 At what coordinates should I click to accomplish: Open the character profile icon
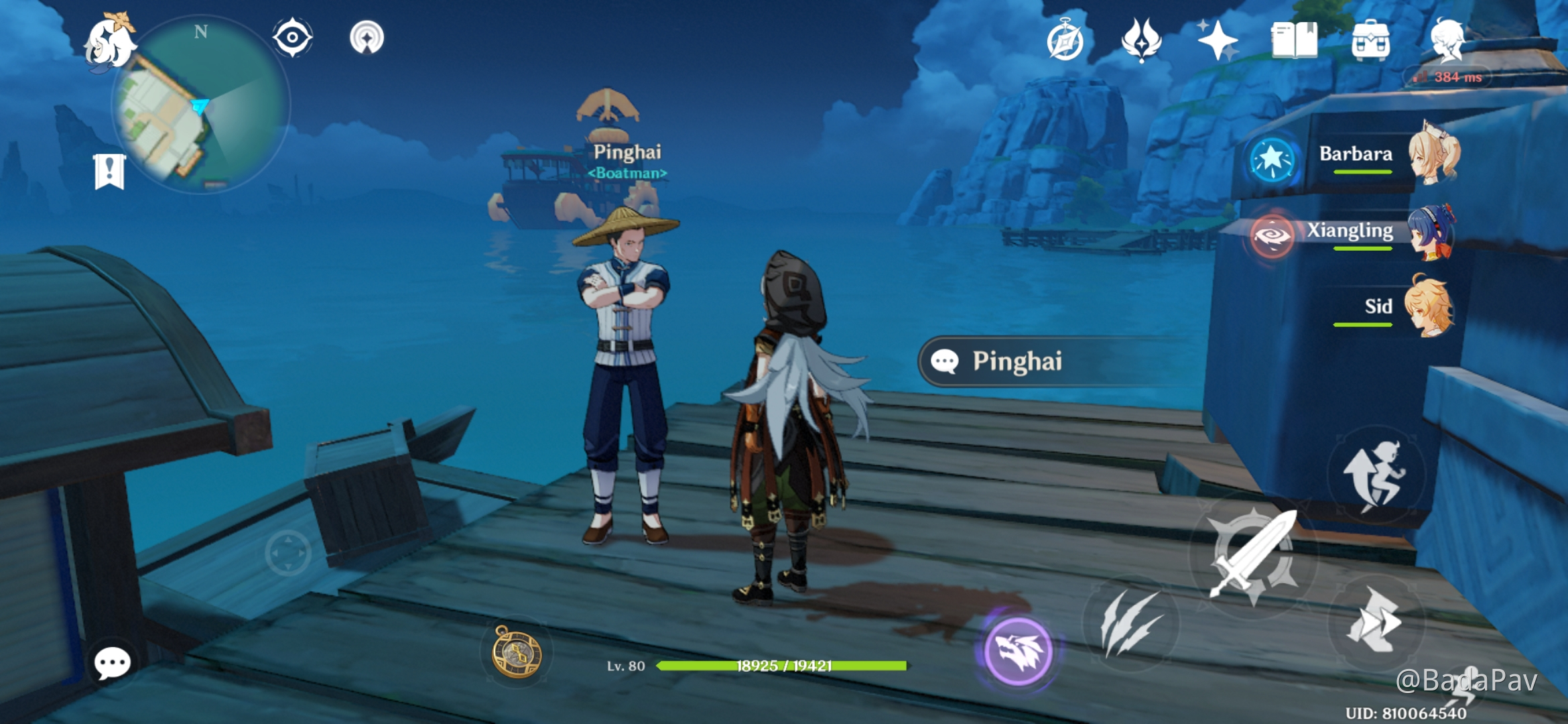1447,39
